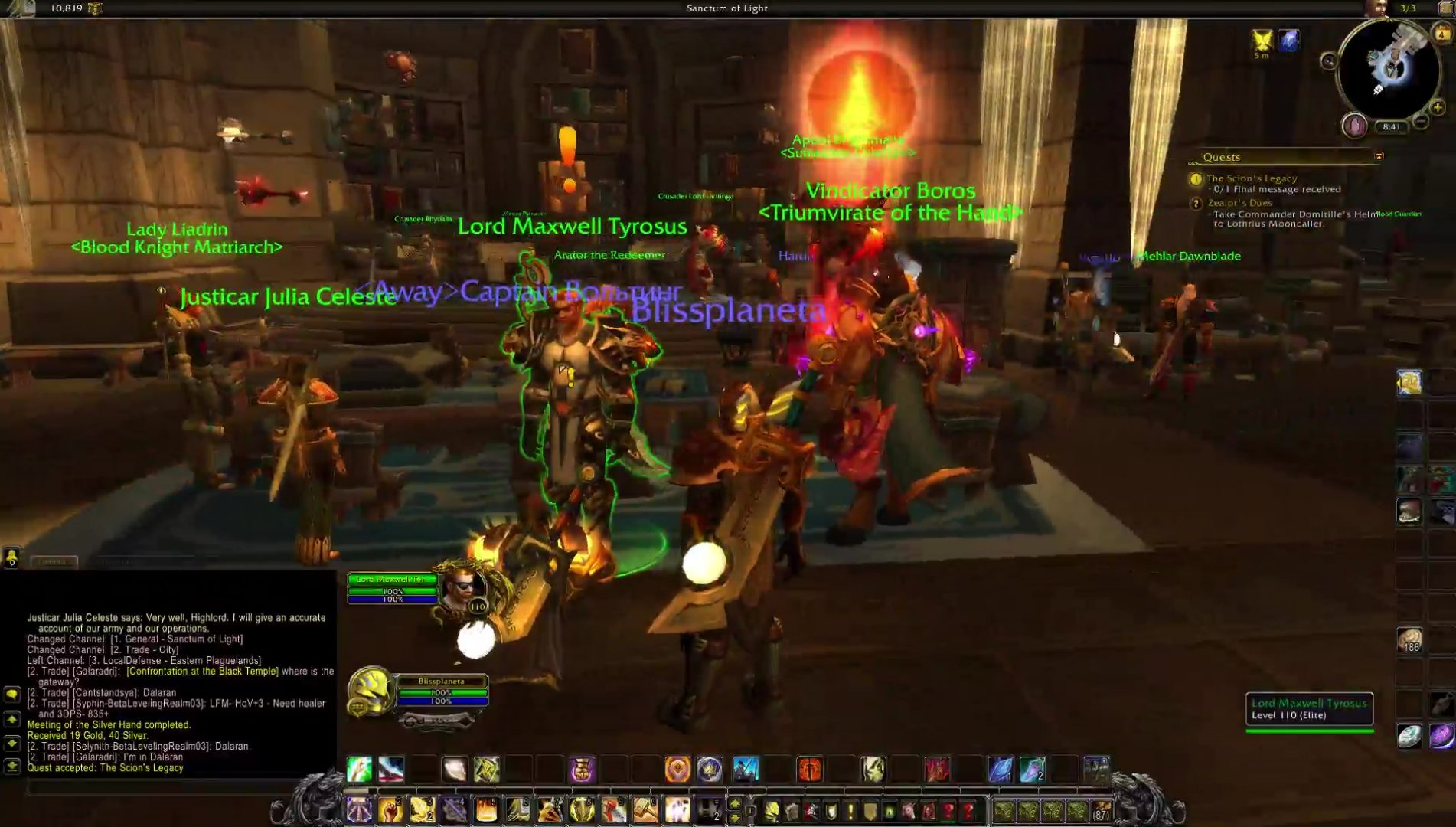Open the calendar on the minimap

coord(1441,33)
